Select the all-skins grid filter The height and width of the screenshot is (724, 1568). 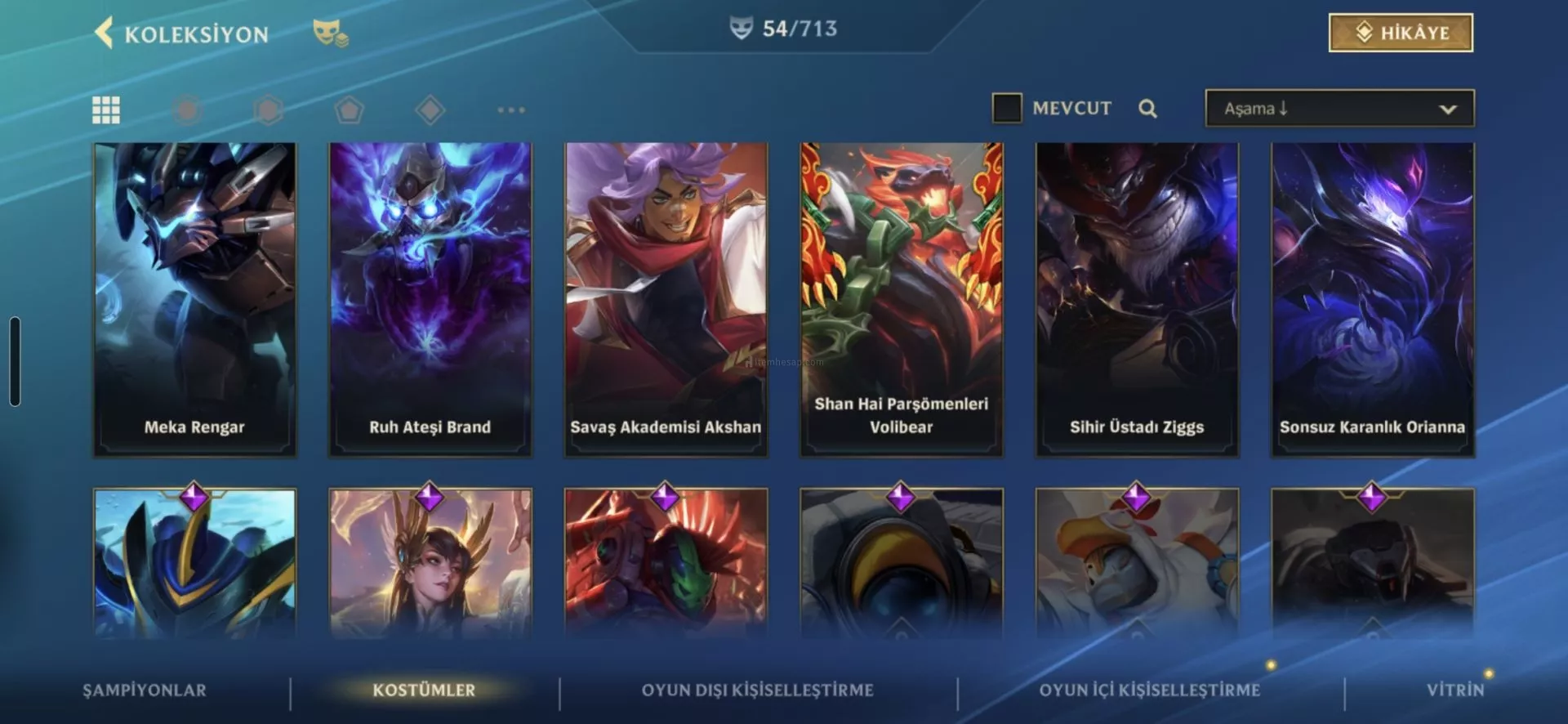[106, 109]
